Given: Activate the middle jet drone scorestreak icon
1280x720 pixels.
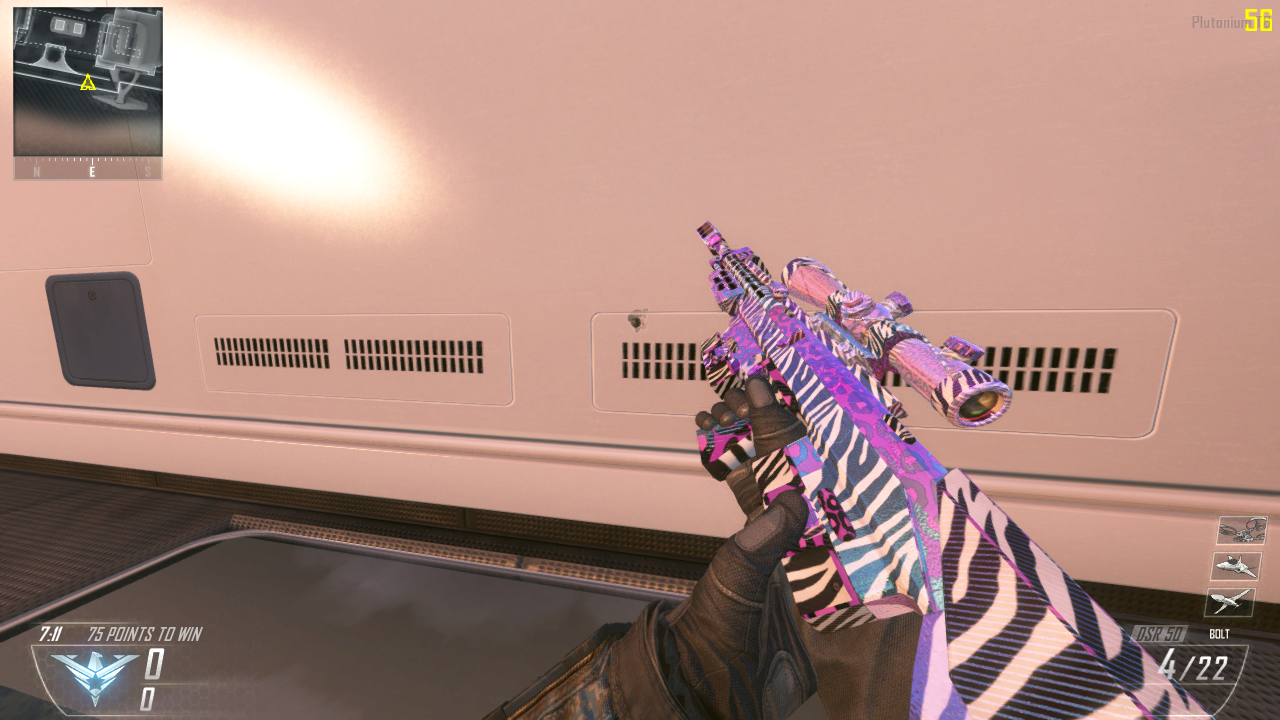Looking at the screenshot, I should (1239, 566).
